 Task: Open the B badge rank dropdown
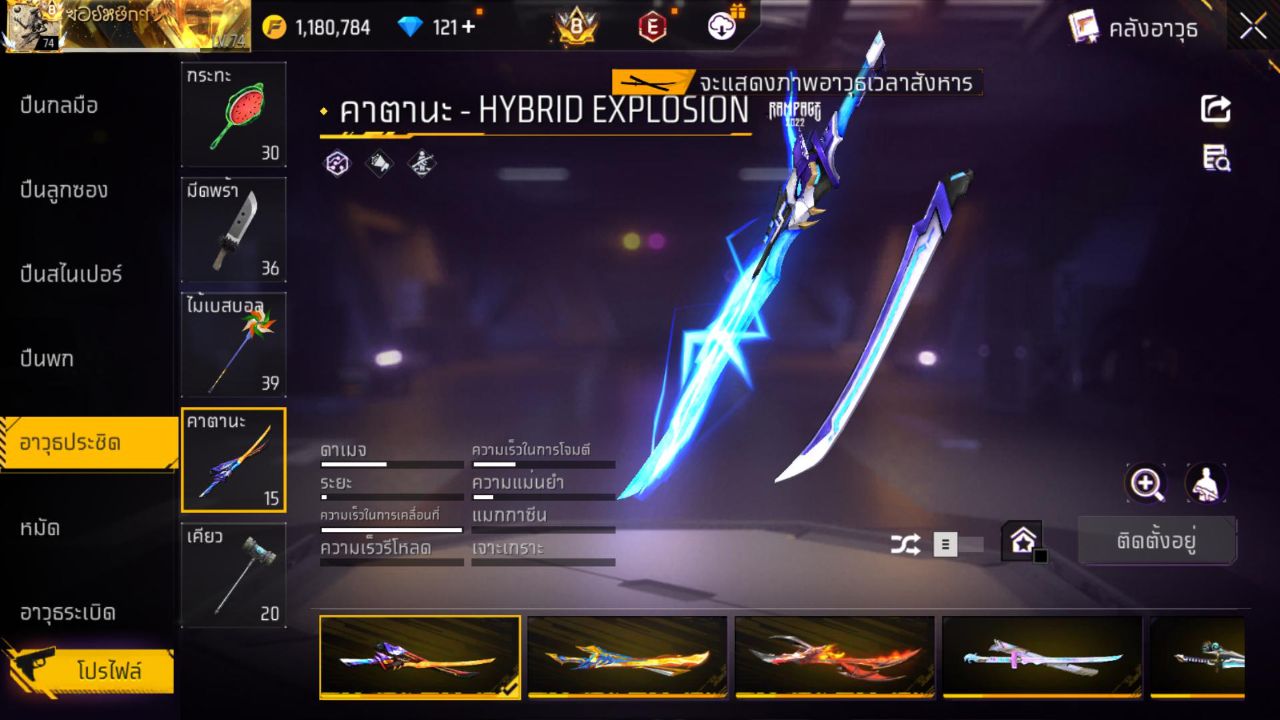coord(571,27)
